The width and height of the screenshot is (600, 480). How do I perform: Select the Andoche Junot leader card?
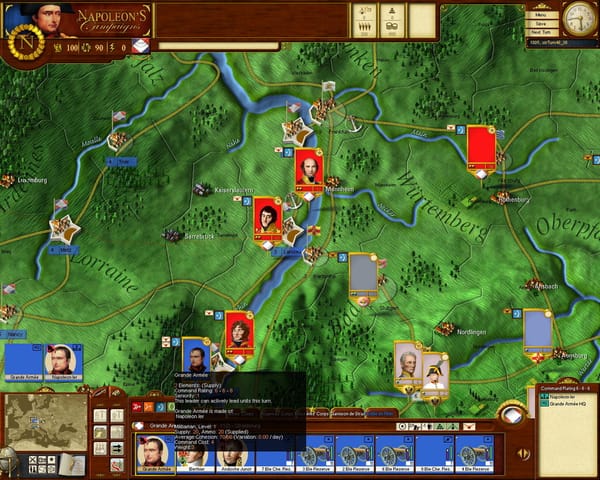pos(236,455)
